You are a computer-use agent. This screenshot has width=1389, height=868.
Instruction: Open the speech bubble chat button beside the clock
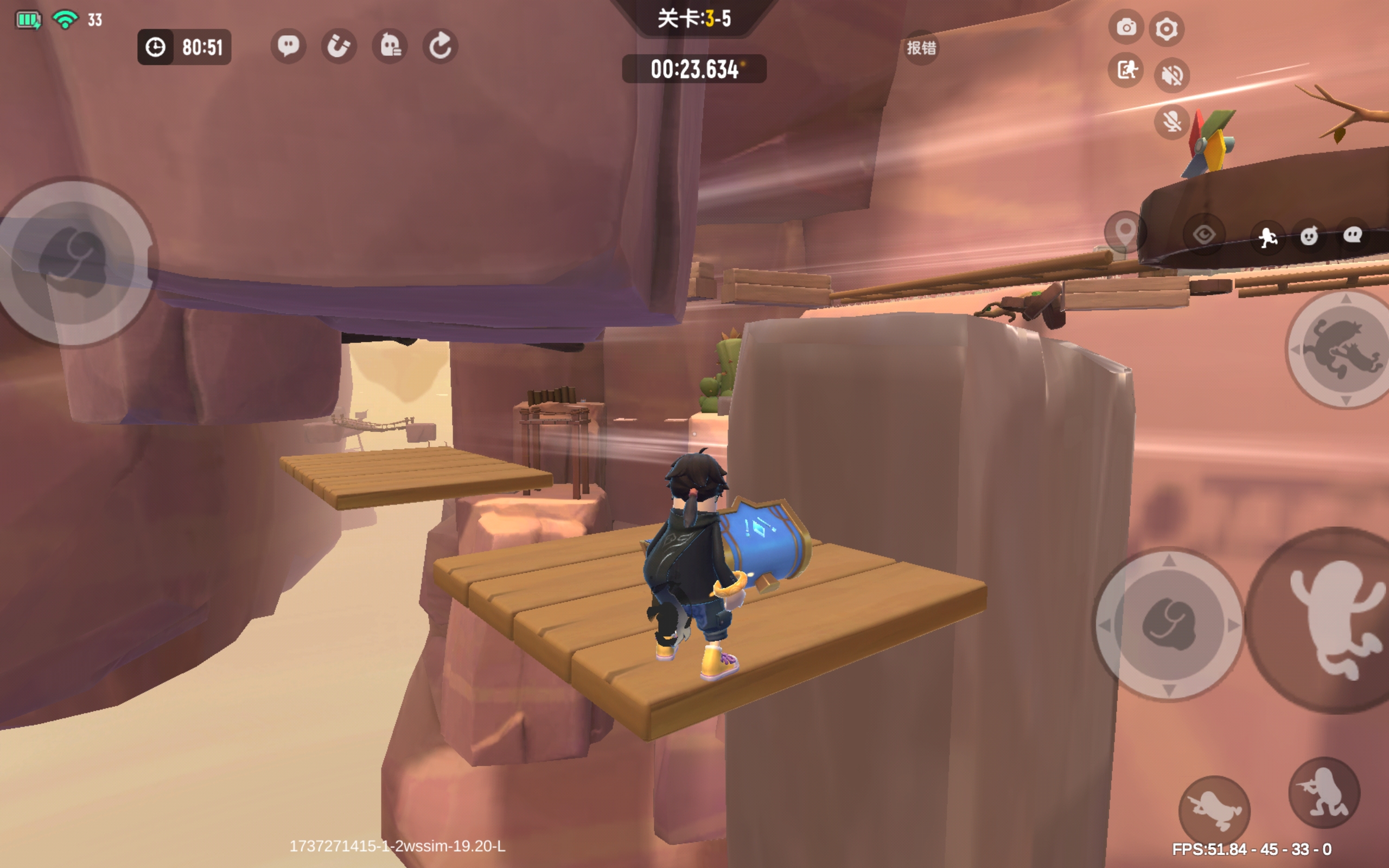click(x=288, y=46)
